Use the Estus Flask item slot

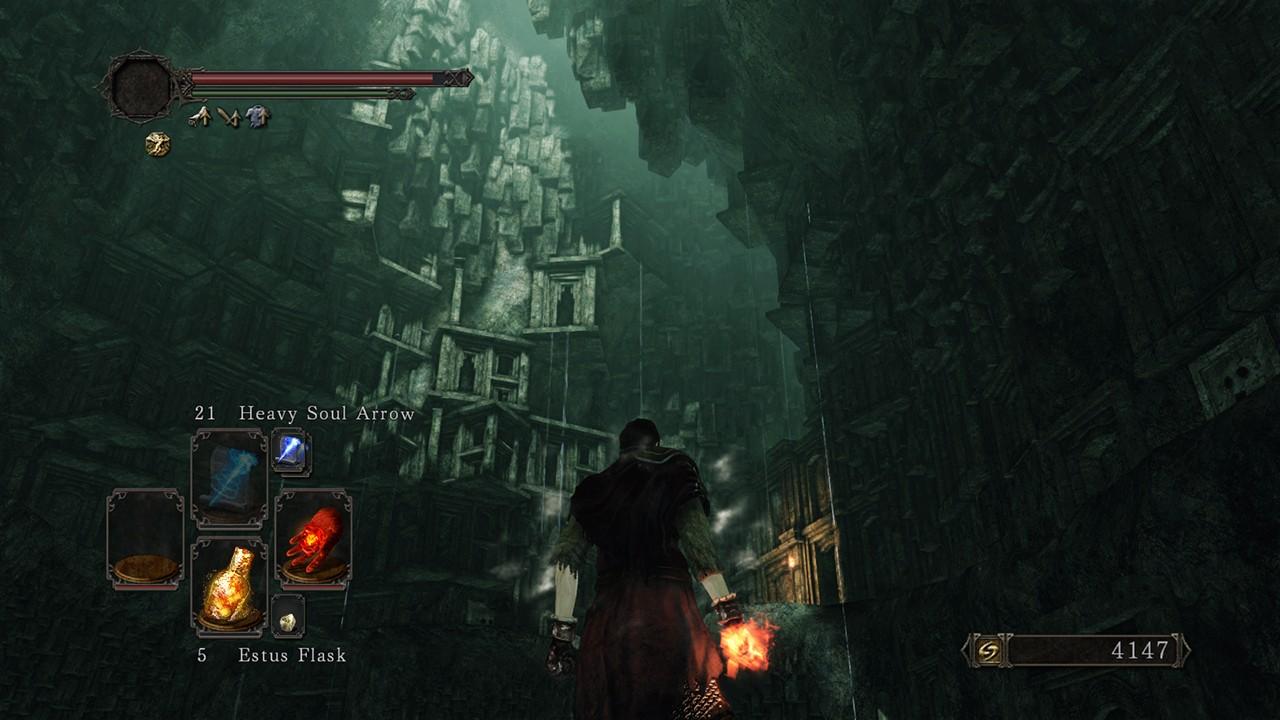[229, 586]
